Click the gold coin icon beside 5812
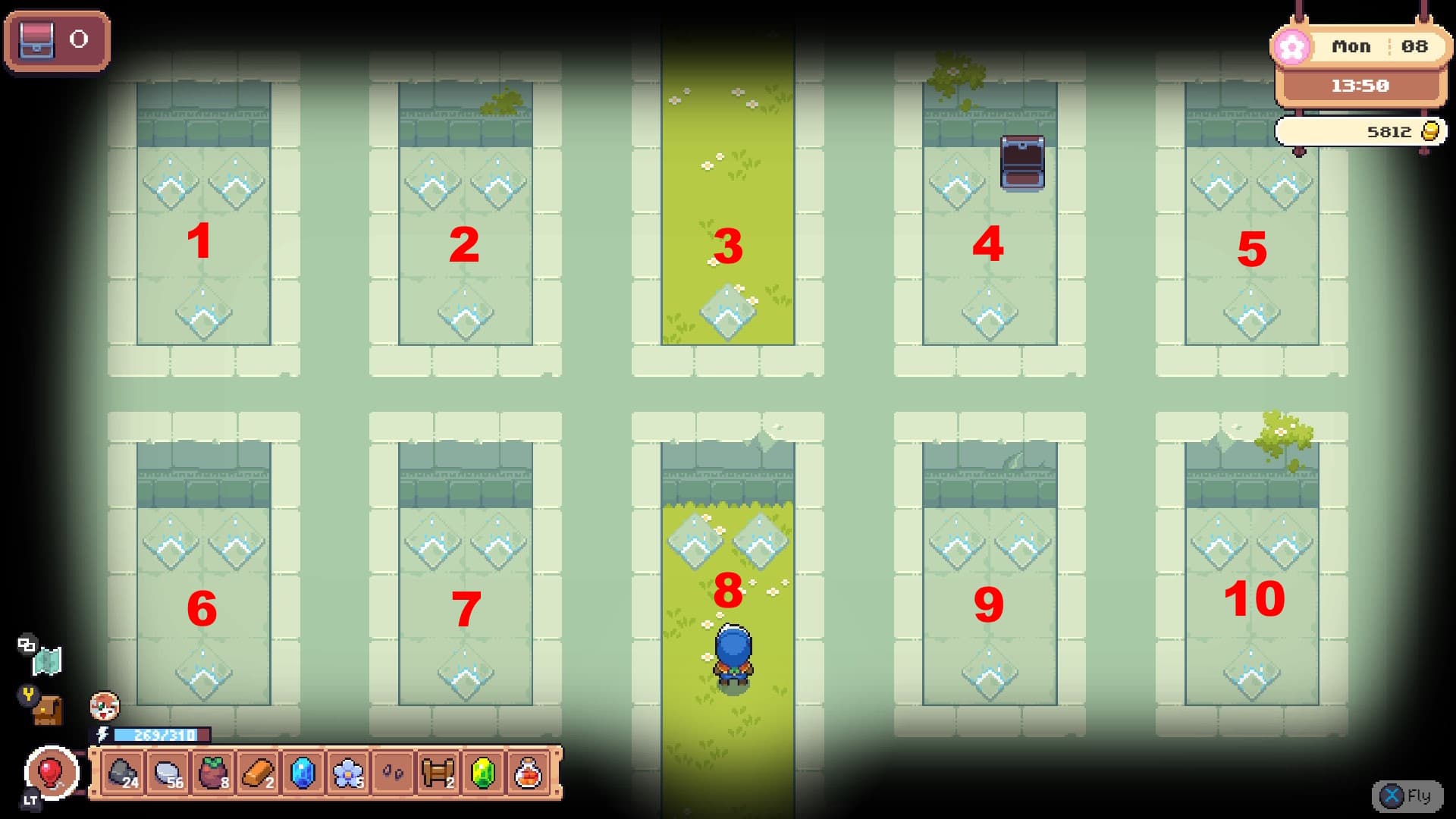The height and width of the screenshot is (819, 1456). pos(1429,130)
